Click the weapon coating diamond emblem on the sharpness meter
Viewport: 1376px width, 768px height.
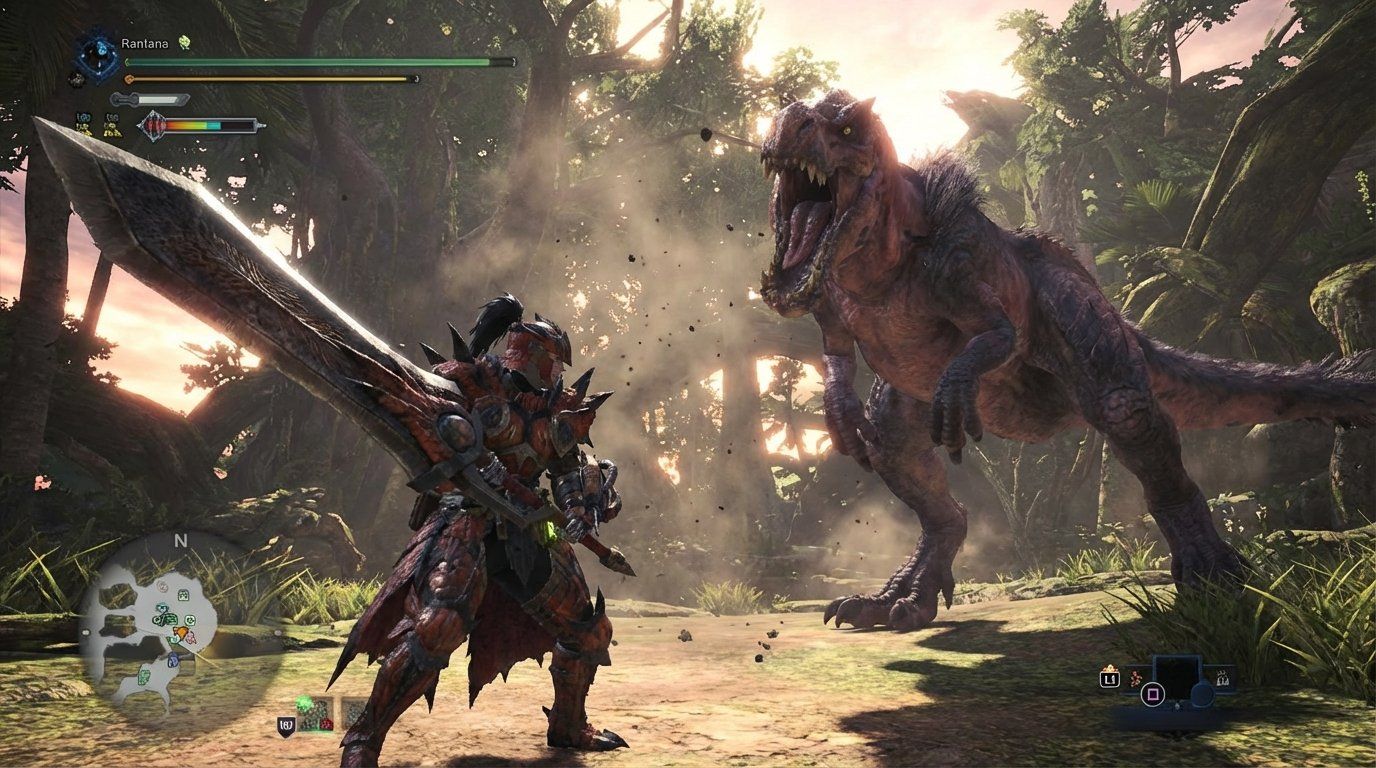pos(153,125)
